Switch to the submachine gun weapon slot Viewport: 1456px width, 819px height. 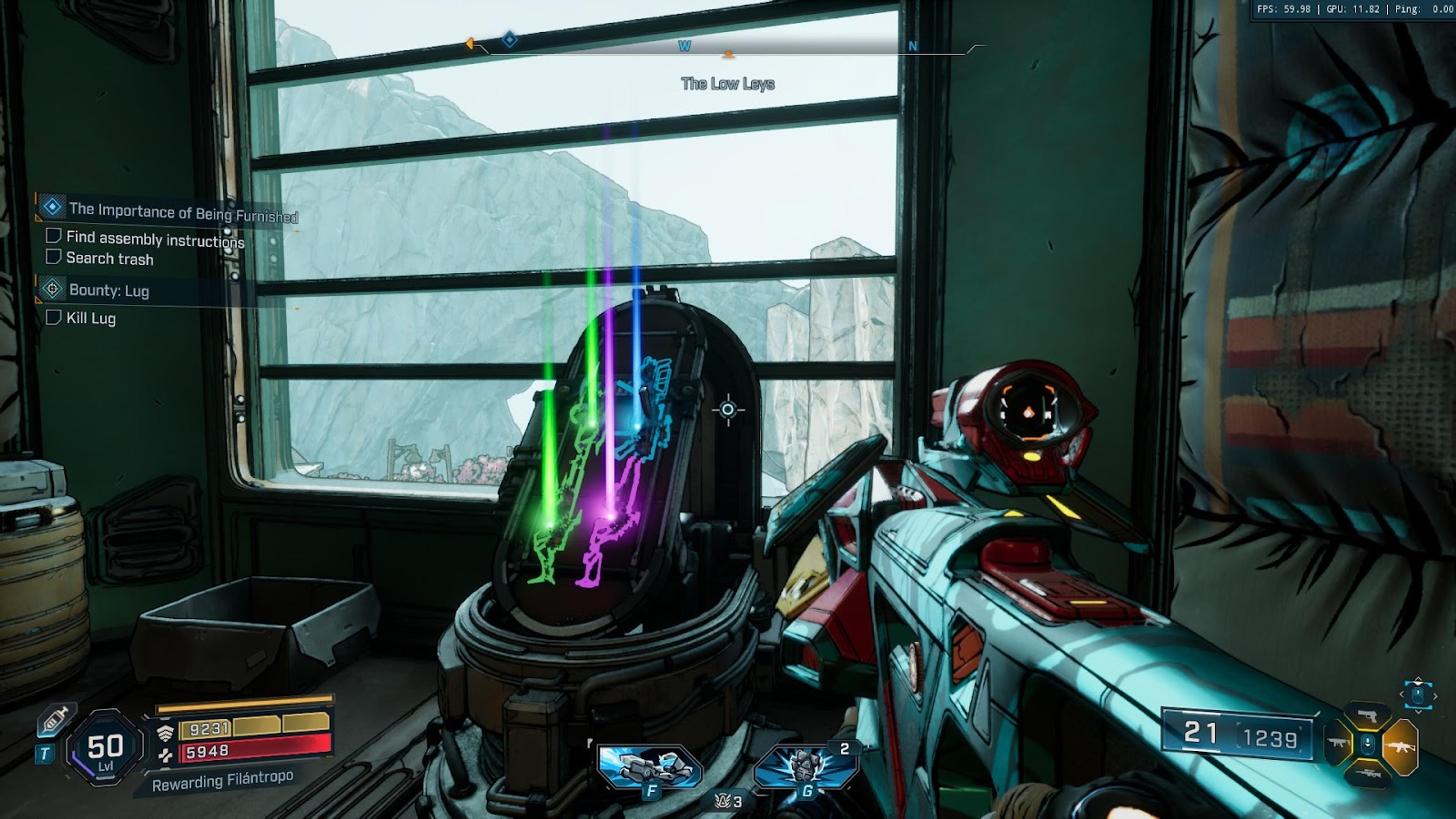[1337, 743]
